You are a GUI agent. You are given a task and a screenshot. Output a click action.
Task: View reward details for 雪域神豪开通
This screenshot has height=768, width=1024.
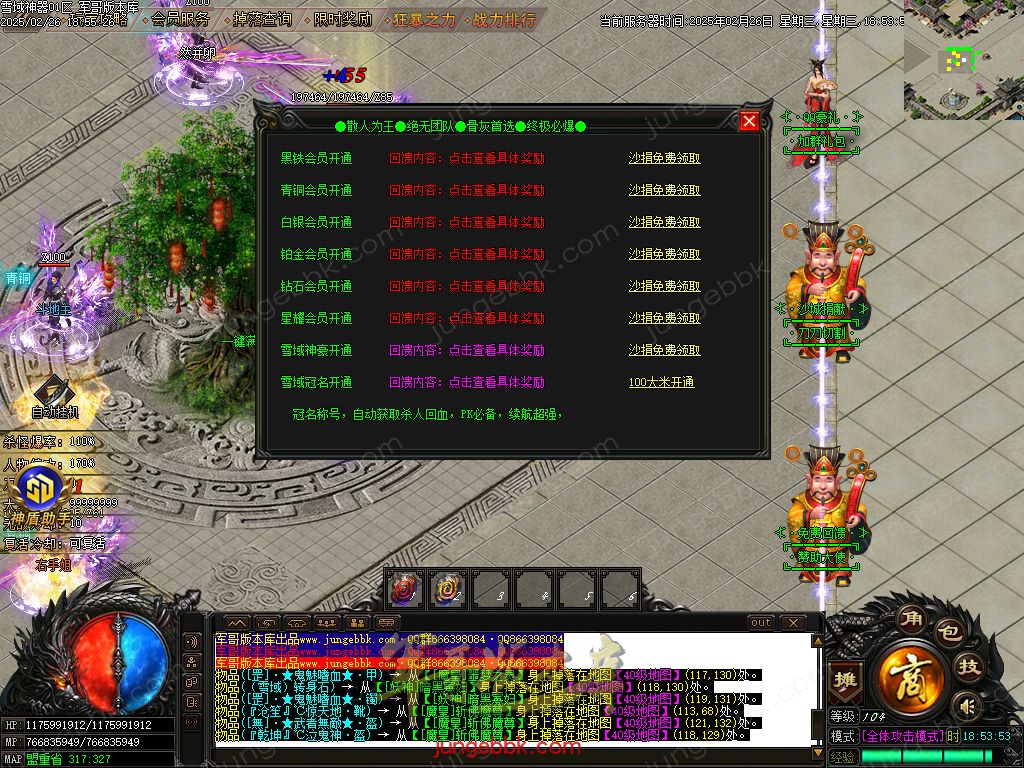pyautogui.click(x=466, y=350)
